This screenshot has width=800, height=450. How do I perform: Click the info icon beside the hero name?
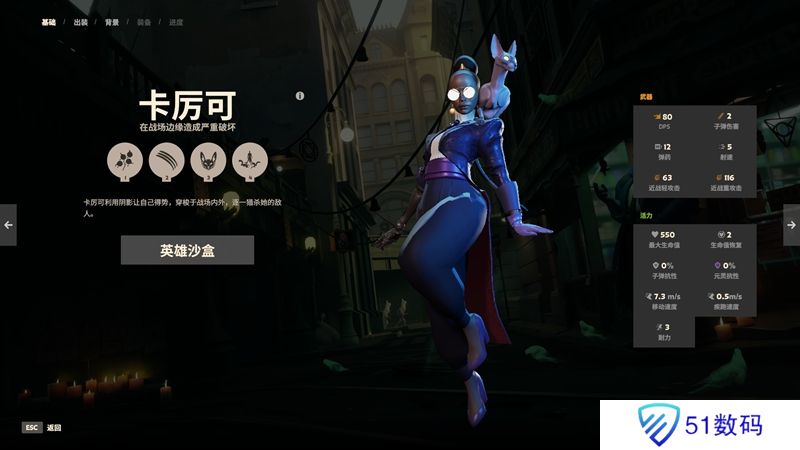pyautogui.click(x=300, y=96)
